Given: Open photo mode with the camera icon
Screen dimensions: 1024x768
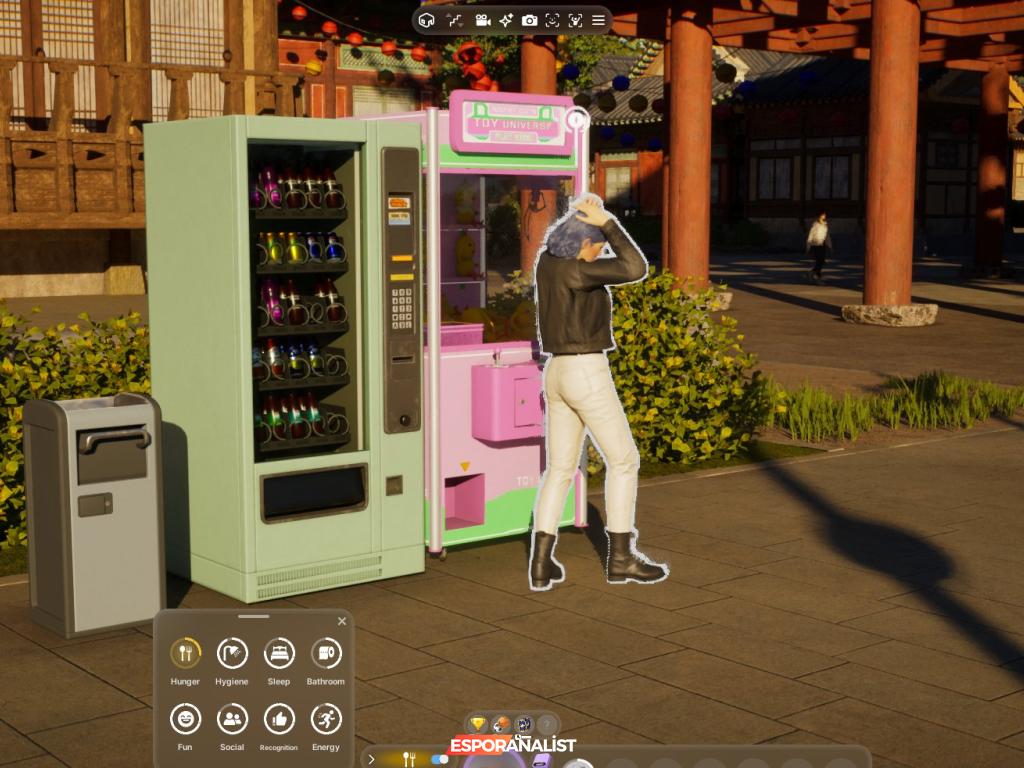Looking at the screenshot, I should tap(530, 20).
